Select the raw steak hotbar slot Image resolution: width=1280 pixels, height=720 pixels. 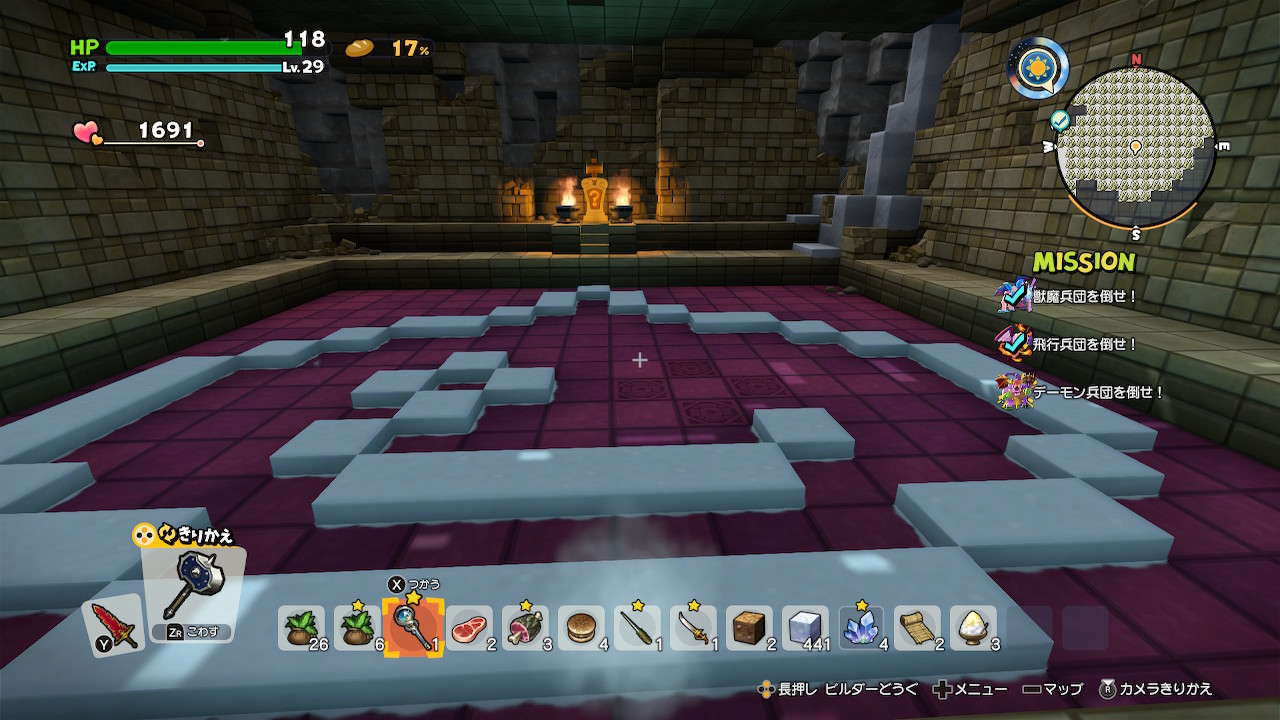coord(469,629)
